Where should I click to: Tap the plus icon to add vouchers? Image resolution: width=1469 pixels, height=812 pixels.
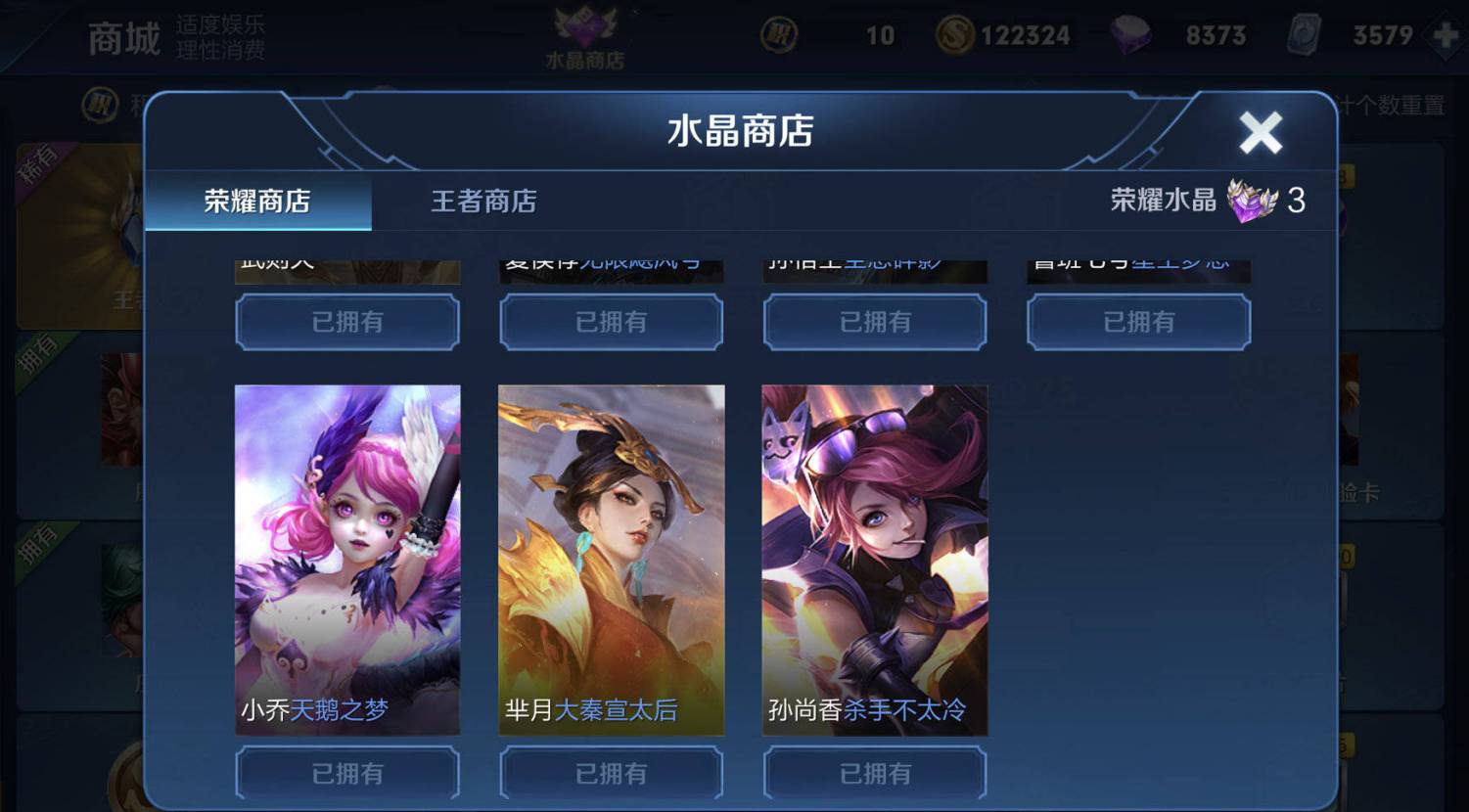[1446, 35]
